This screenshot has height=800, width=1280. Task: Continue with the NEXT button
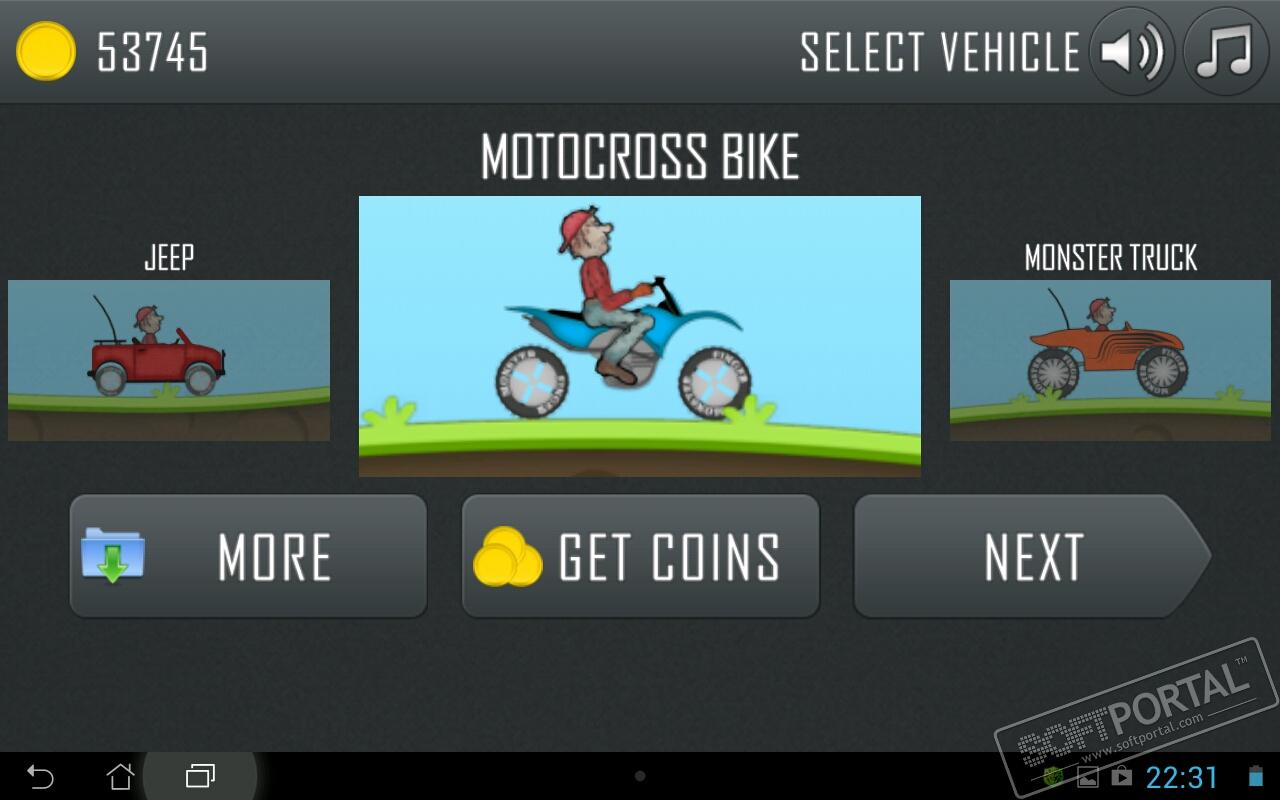1030,556
